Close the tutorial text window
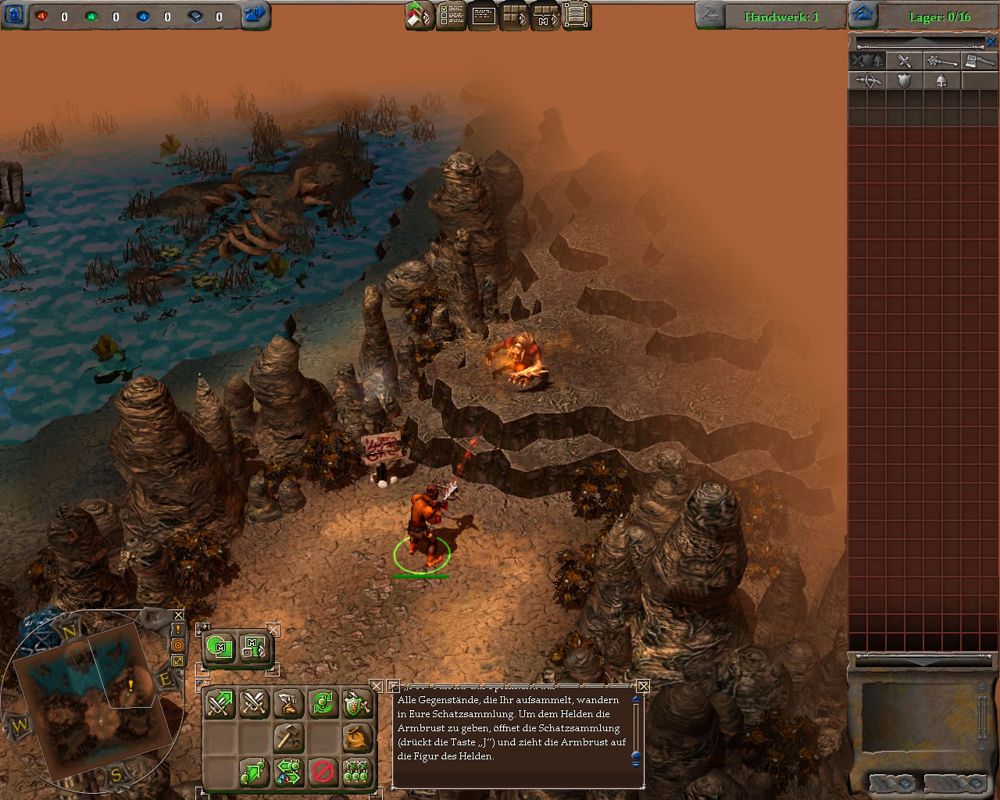1000x800 pixels. coord(643,687)
